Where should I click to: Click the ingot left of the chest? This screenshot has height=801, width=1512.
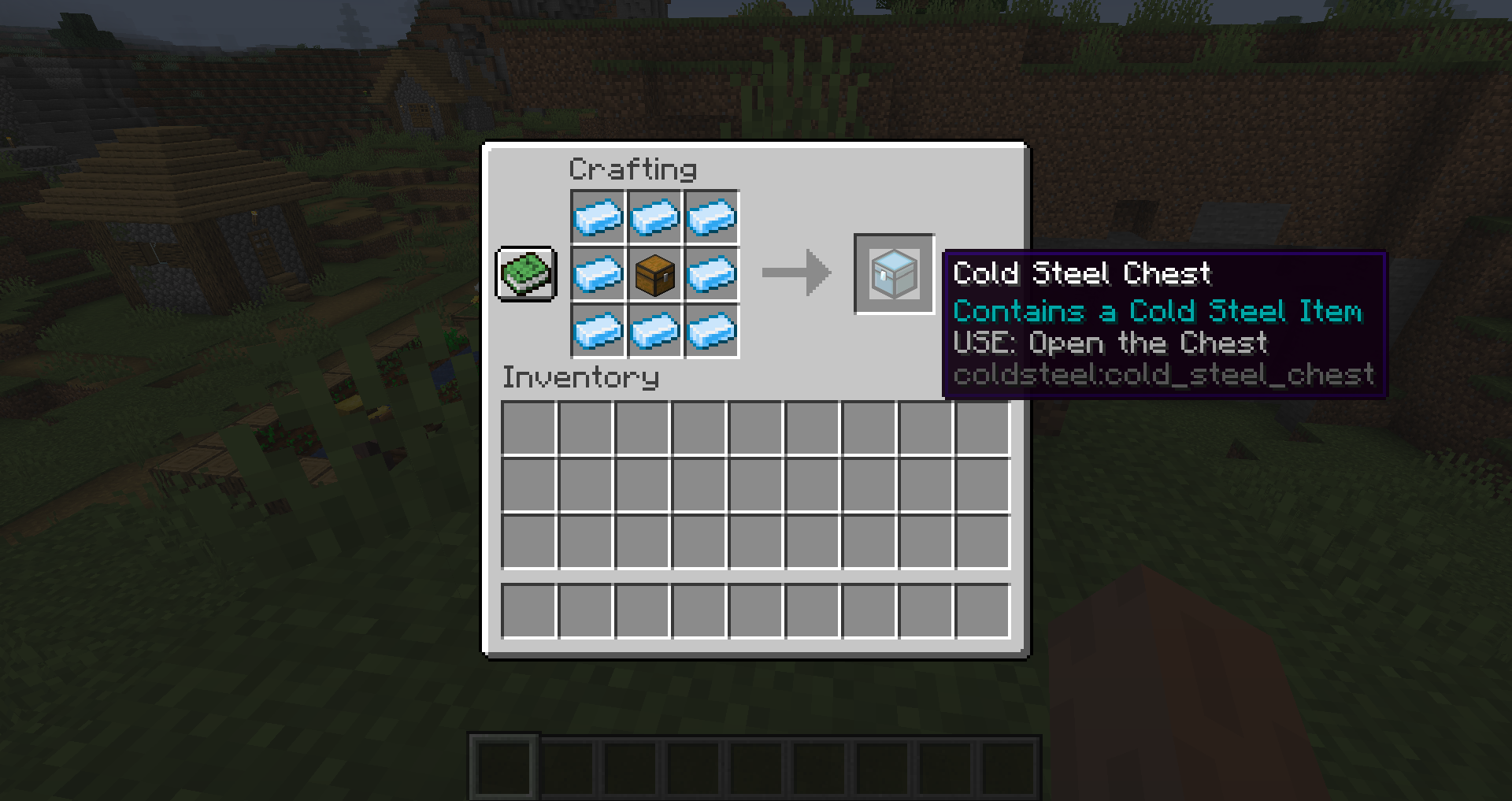(598, 274)
